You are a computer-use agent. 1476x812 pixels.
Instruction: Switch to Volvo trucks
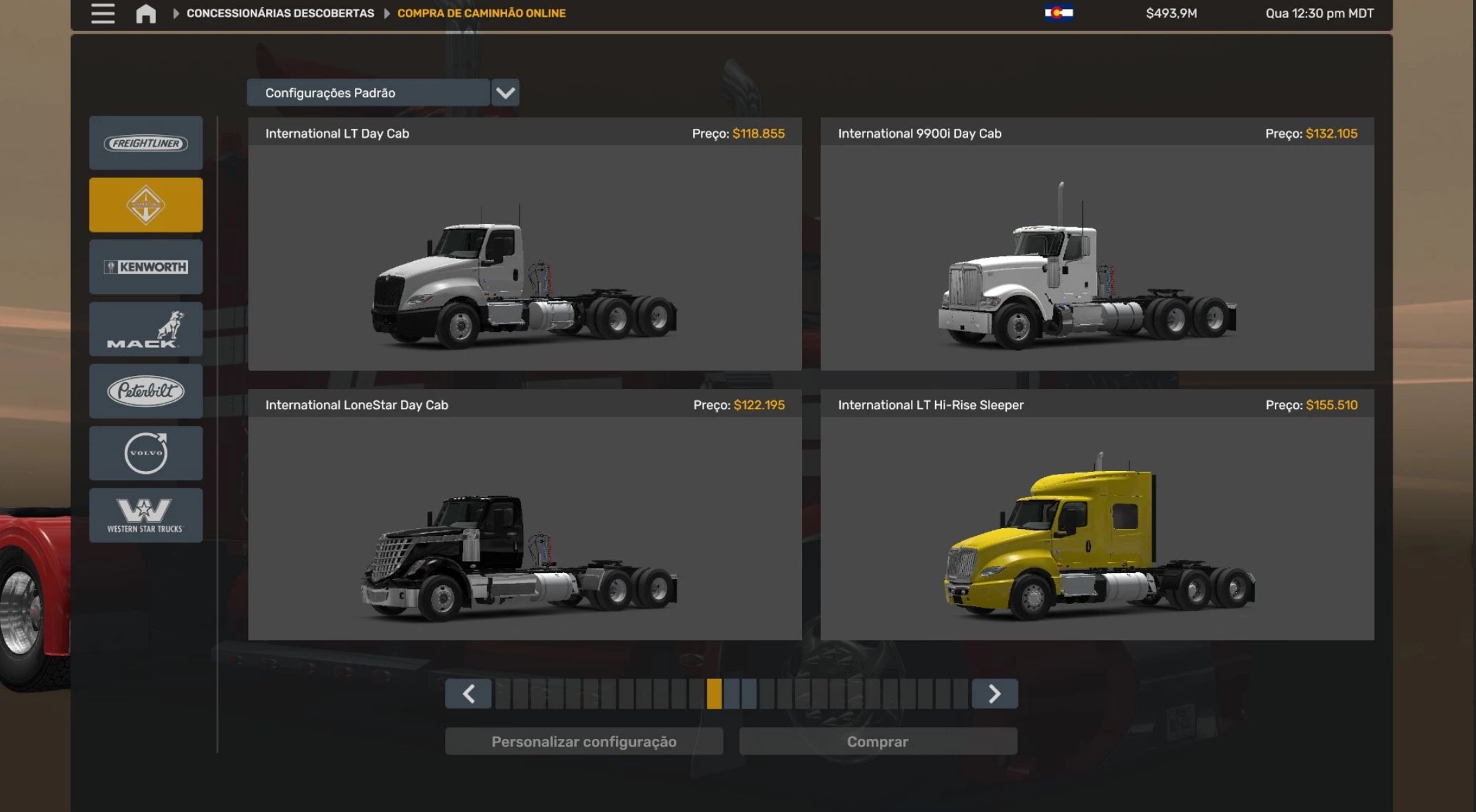click(x=145, y=453)
